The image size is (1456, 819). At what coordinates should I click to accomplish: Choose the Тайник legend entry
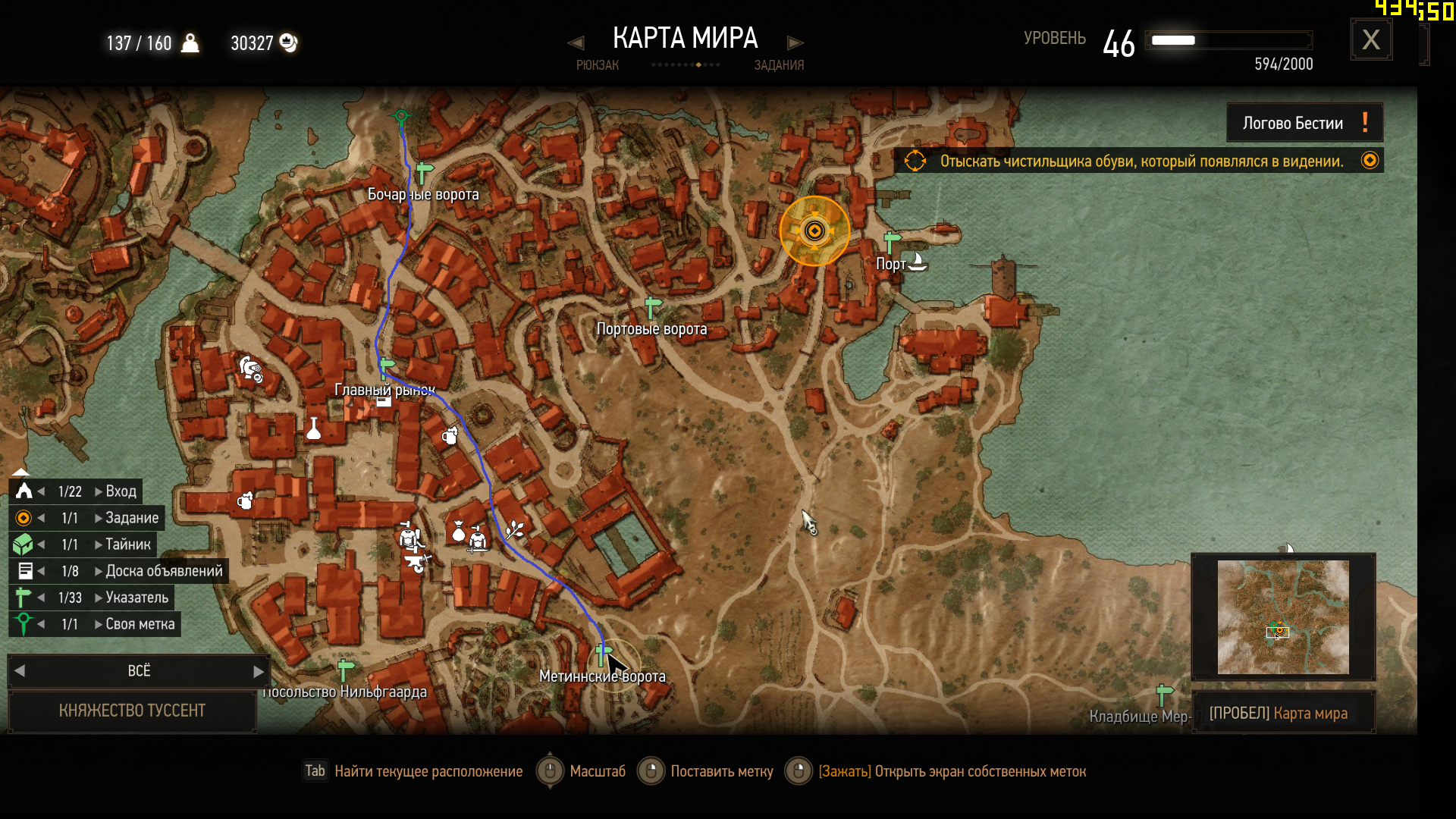click(x=127, y=544)
